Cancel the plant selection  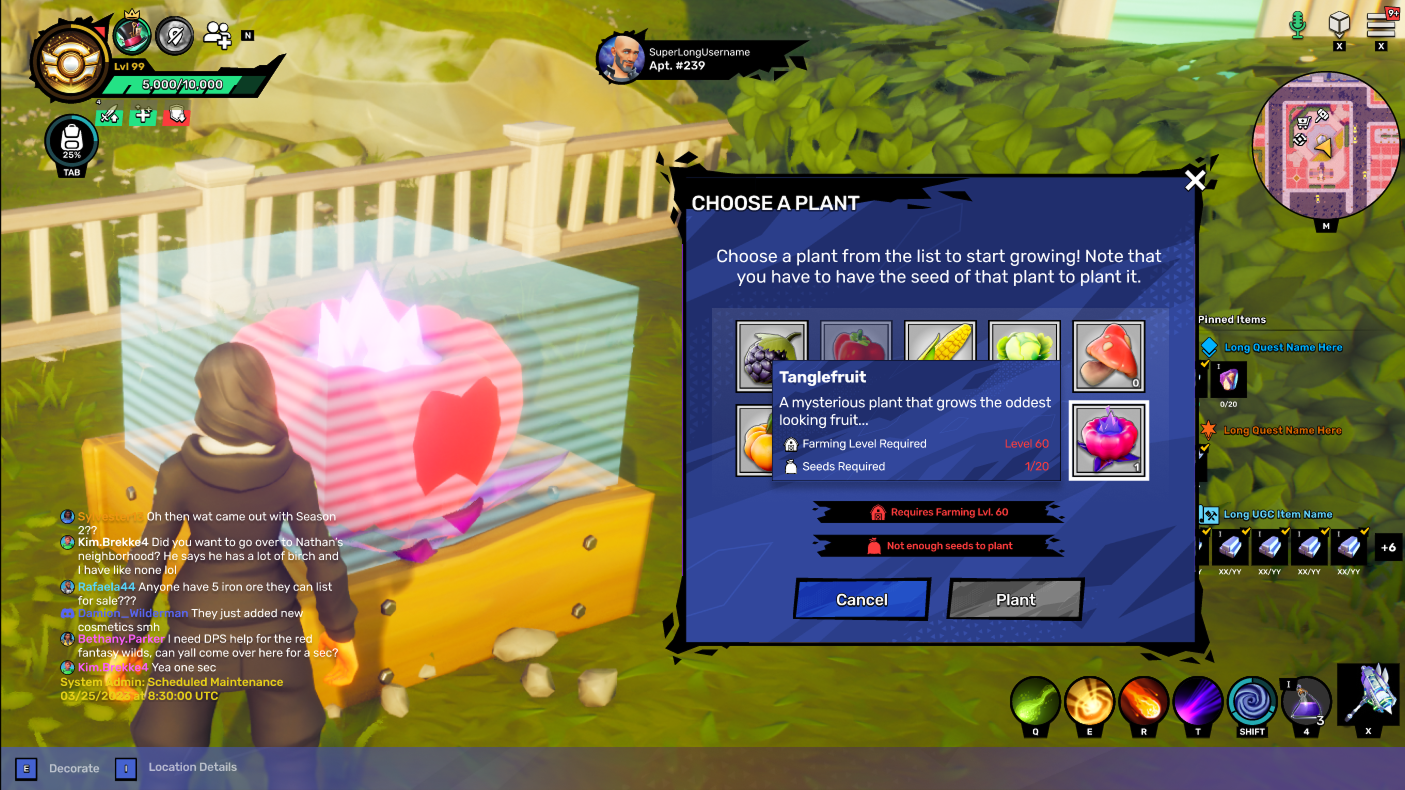(862, 599)
